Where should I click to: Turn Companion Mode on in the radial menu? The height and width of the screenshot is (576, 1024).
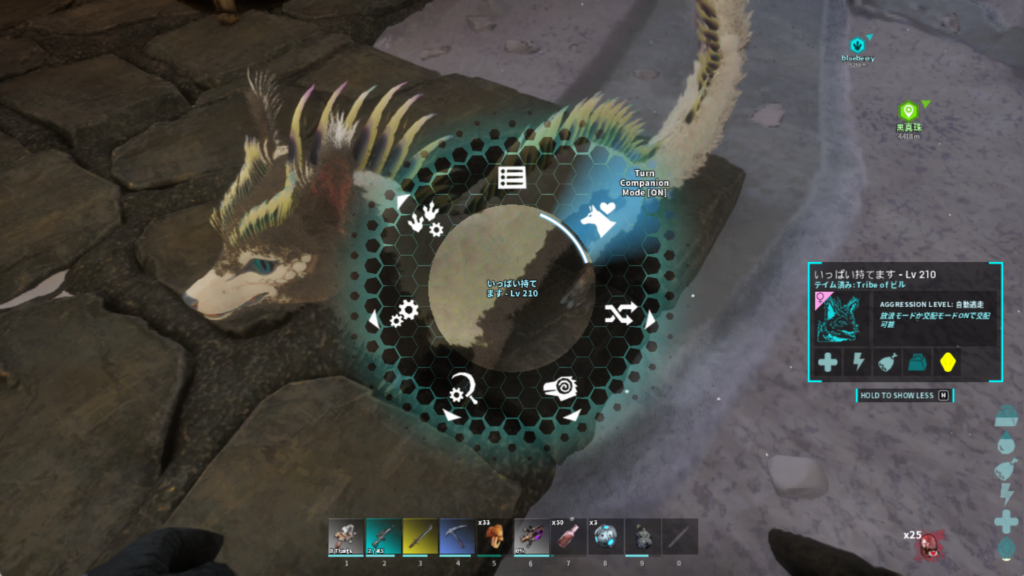pyautogui.click(x=602, y=218)
